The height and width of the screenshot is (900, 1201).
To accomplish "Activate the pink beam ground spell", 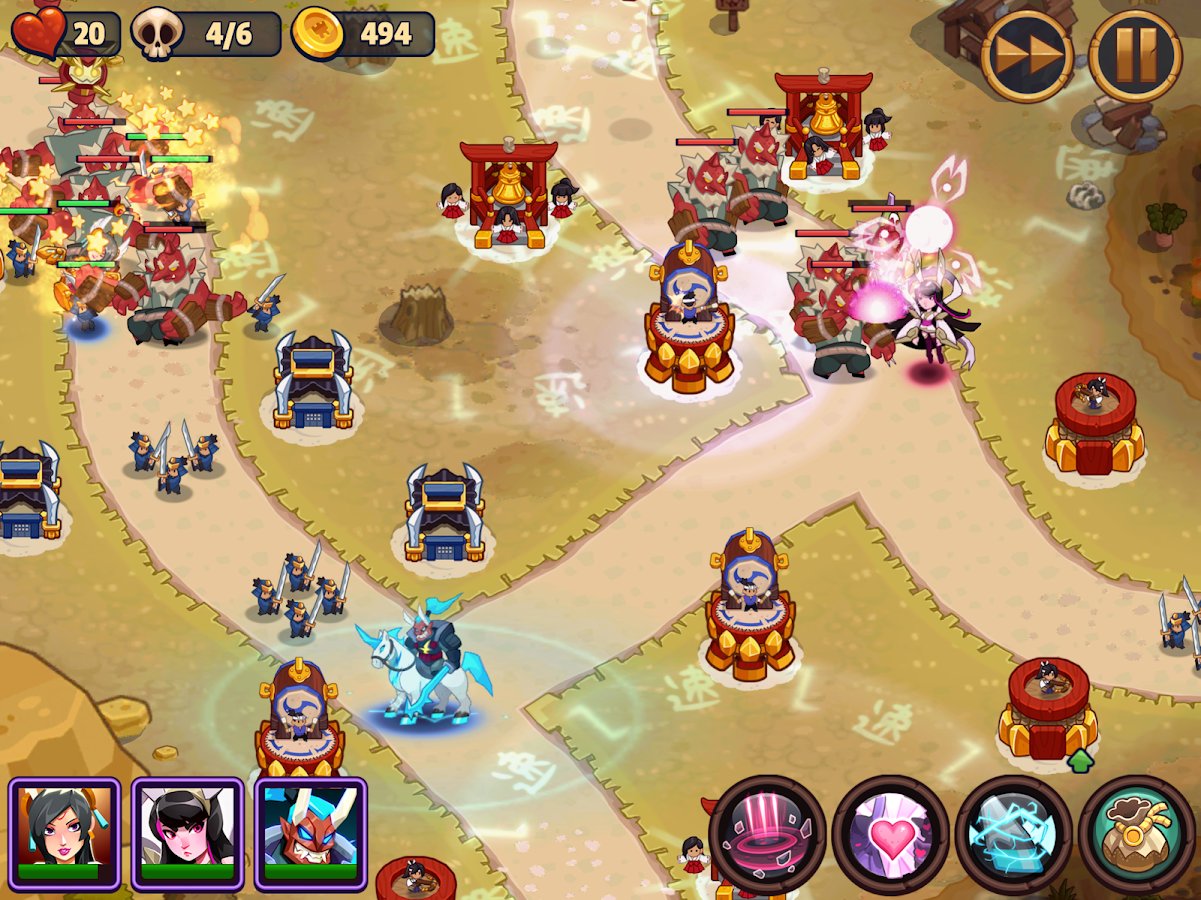I will [x=768, y=834].
